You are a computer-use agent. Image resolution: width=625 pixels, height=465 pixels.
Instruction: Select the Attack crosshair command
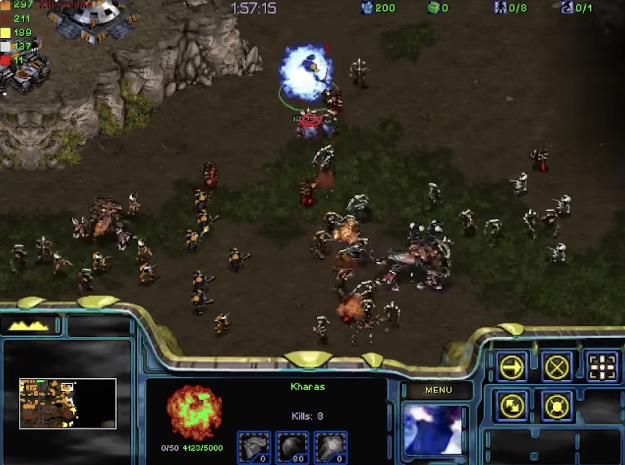[x=600, y=366]
